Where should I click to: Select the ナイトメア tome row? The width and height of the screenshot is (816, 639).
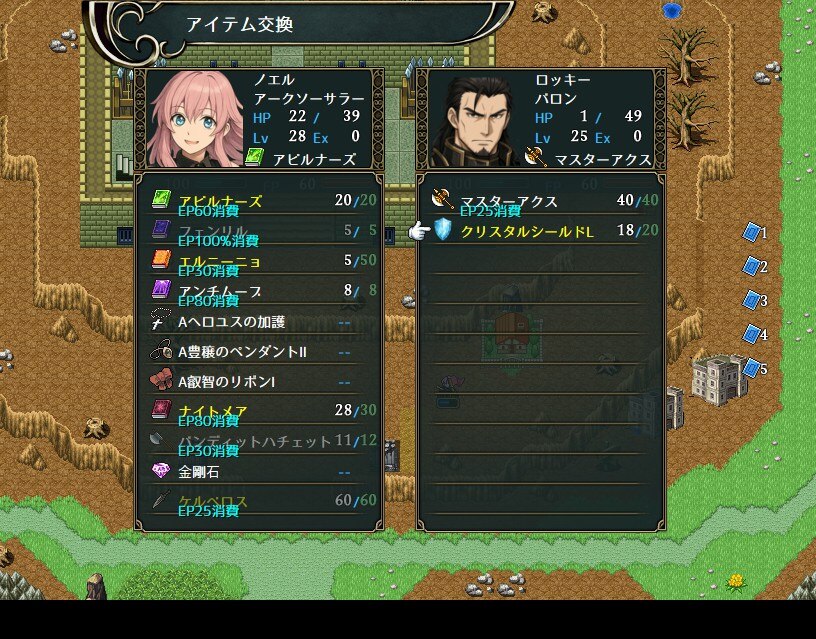click(259, 411)
